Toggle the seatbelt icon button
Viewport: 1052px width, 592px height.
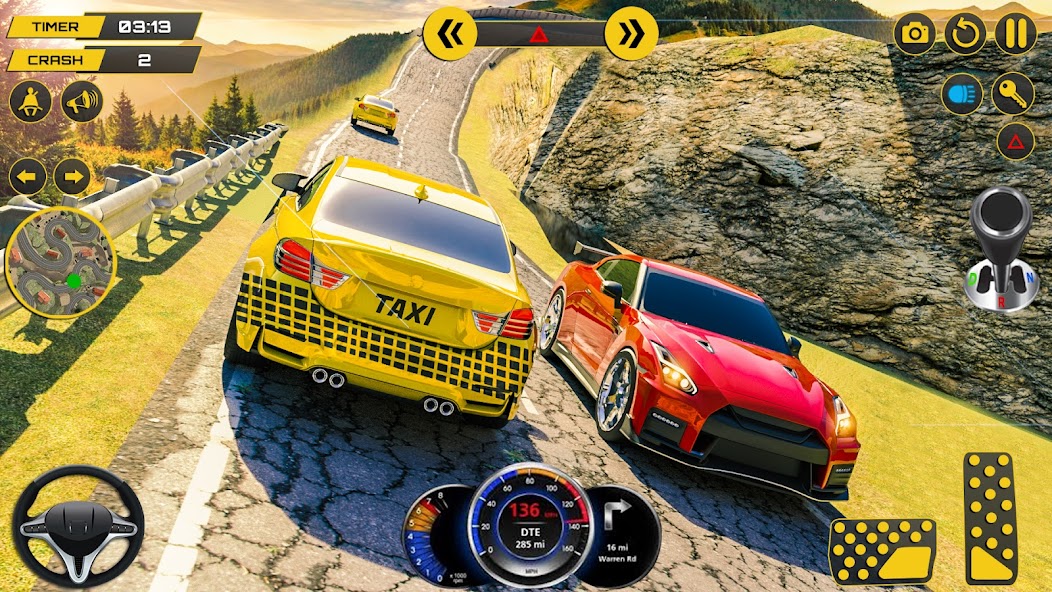30,101
